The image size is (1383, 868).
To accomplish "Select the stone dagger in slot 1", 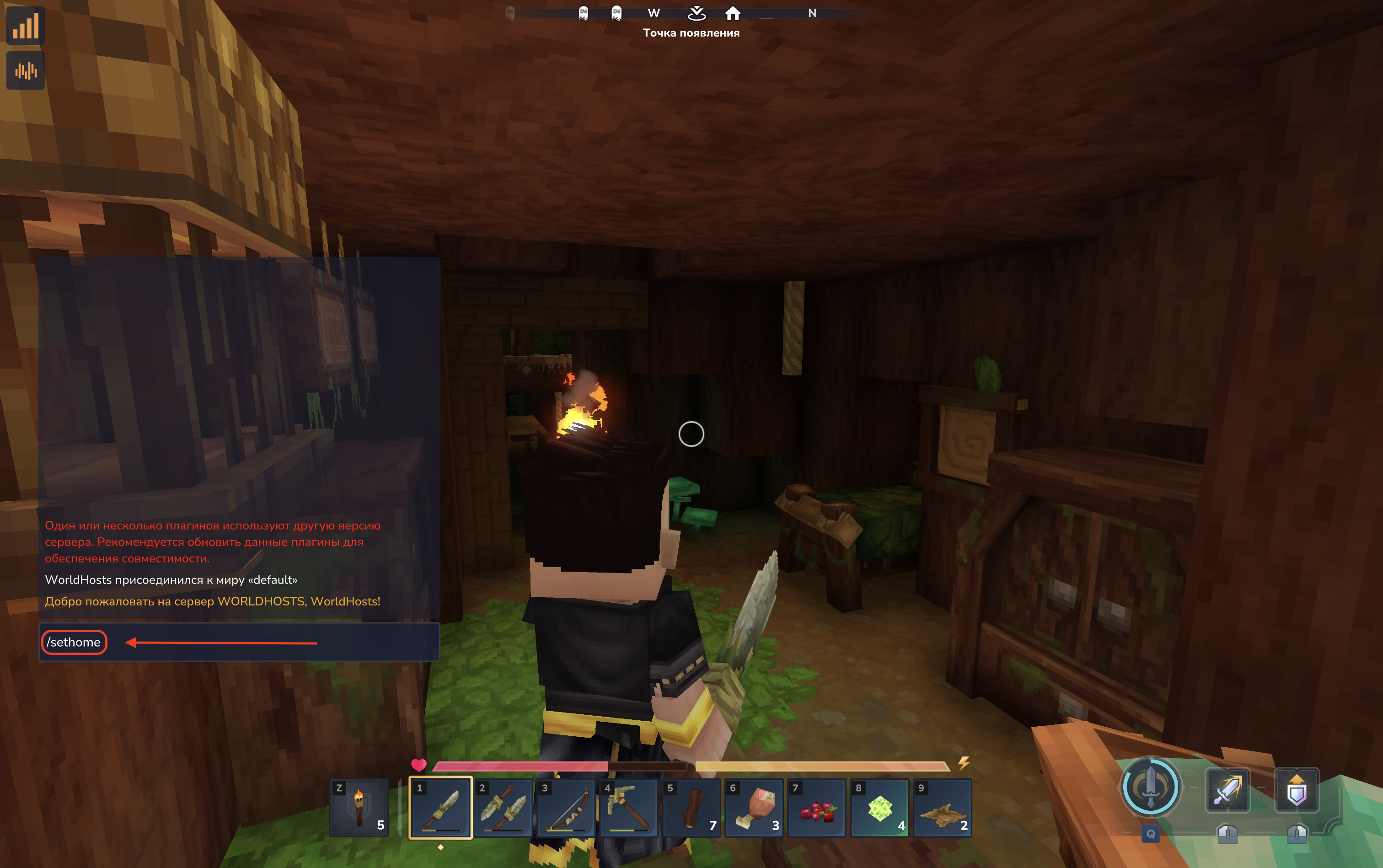I will (440, 807).
